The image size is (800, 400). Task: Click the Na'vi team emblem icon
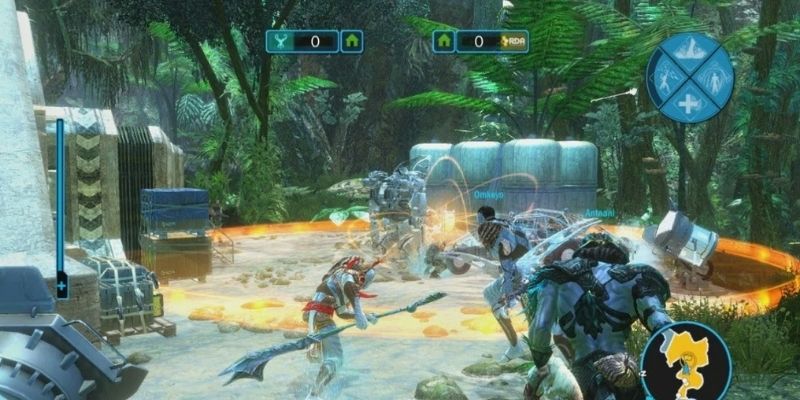click(x=279, y=41)
